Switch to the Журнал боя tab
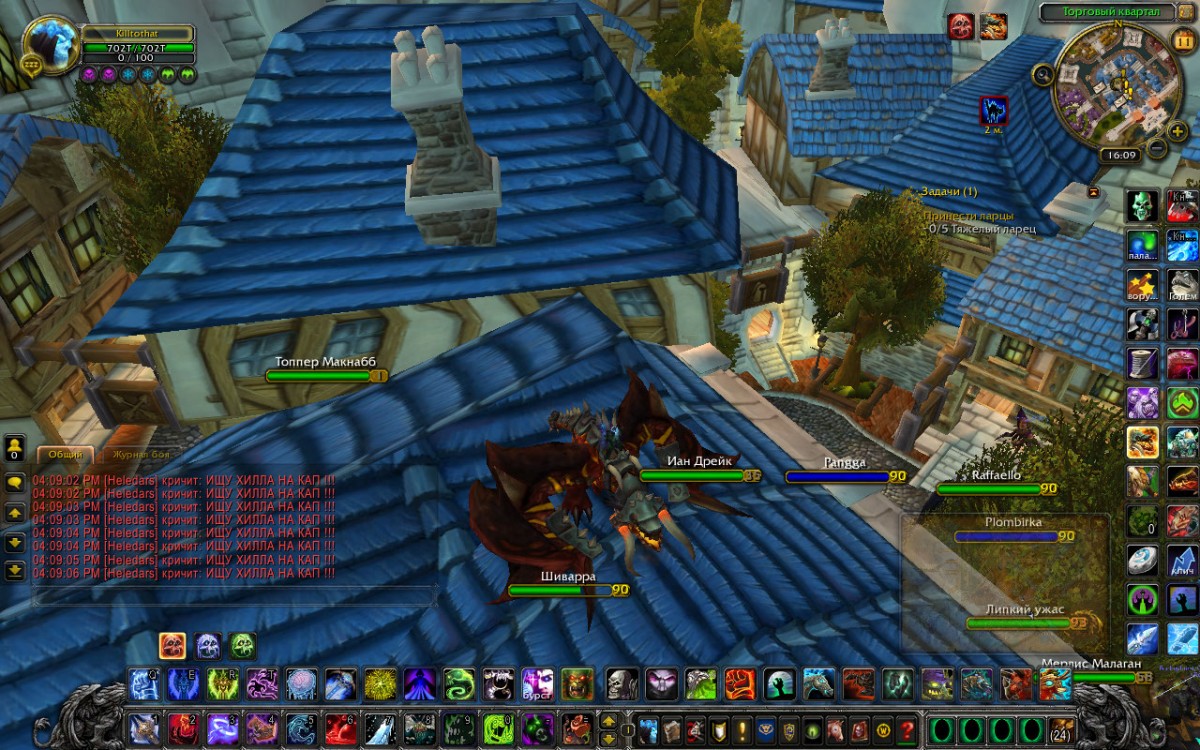Image resolution: width=1200 pixels, height=750 pixels. pyautogui.click(x=141, y=454)
